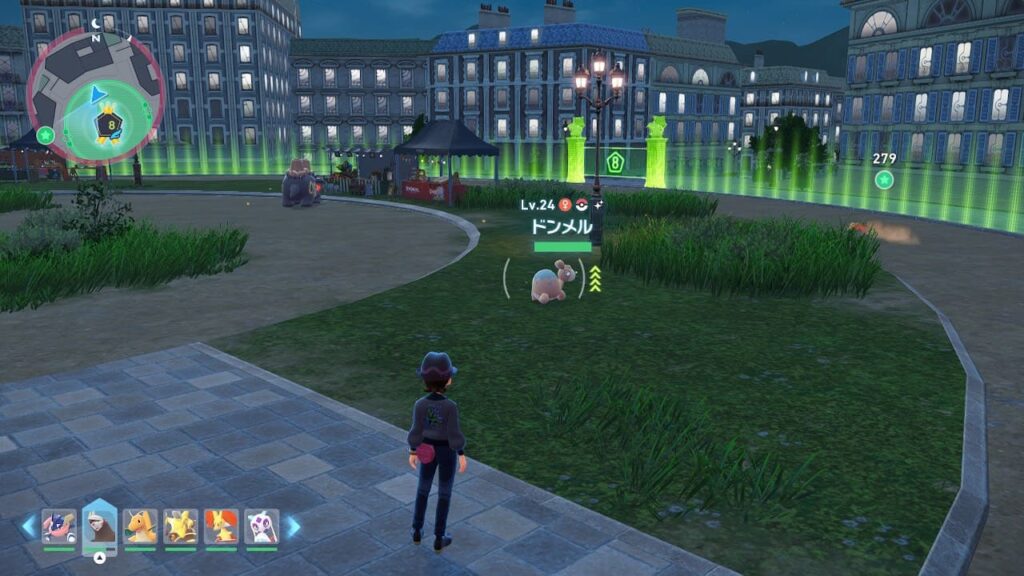Select the green star marker on minimap edge
Image resolution: width=1024 pixels, height=576 pixels.
coord(45,135)
